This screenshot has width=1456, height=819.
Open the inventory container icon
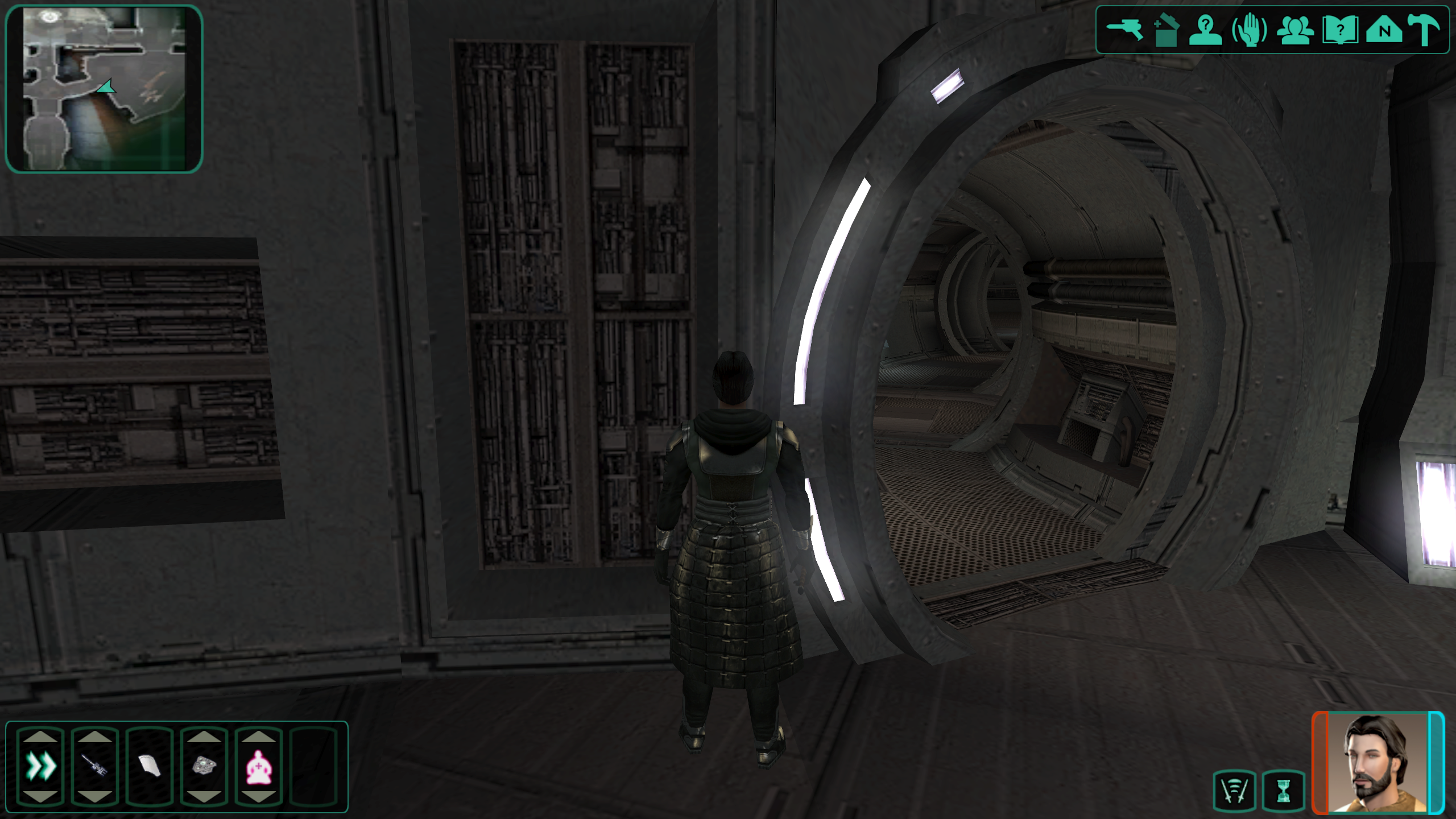(x=1166, y=30)
